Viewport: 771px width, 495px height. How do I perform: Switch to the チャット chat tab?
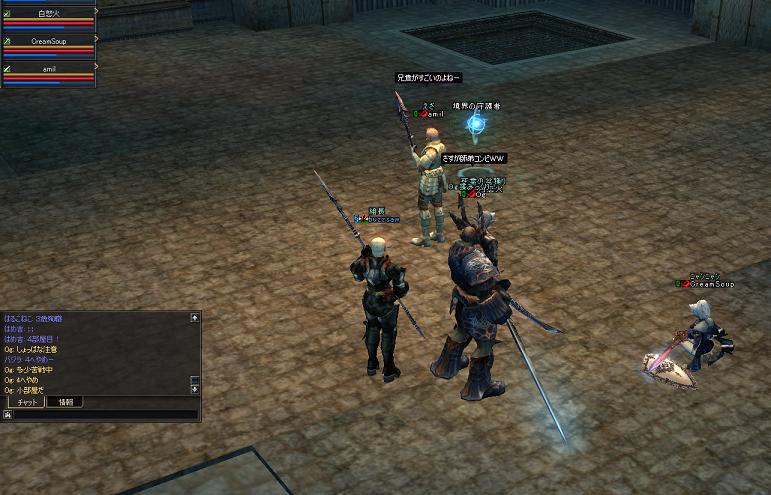pos(26,402)
